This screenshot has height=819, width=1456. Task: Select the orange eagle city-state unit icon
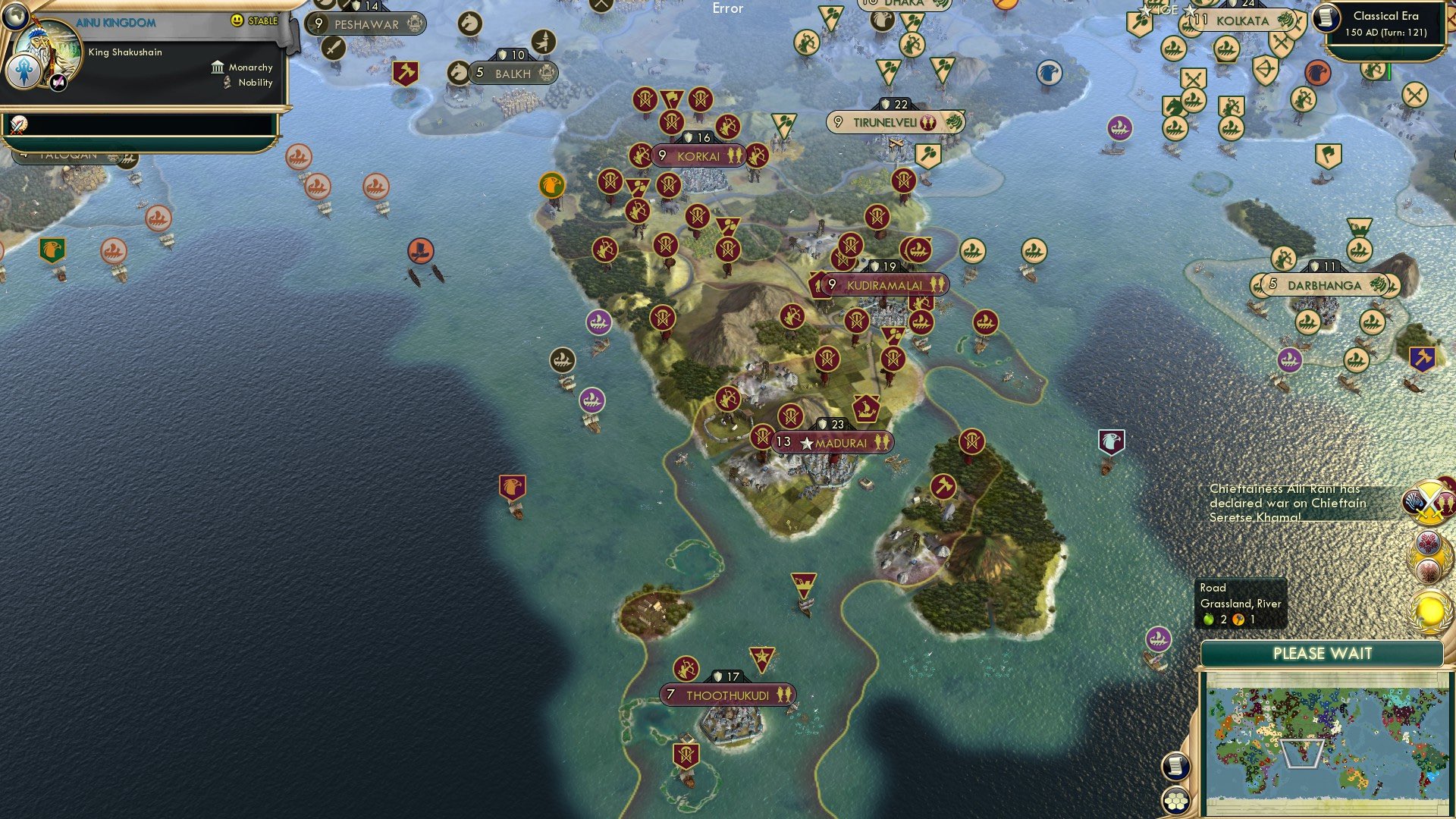tap(551, 184)
